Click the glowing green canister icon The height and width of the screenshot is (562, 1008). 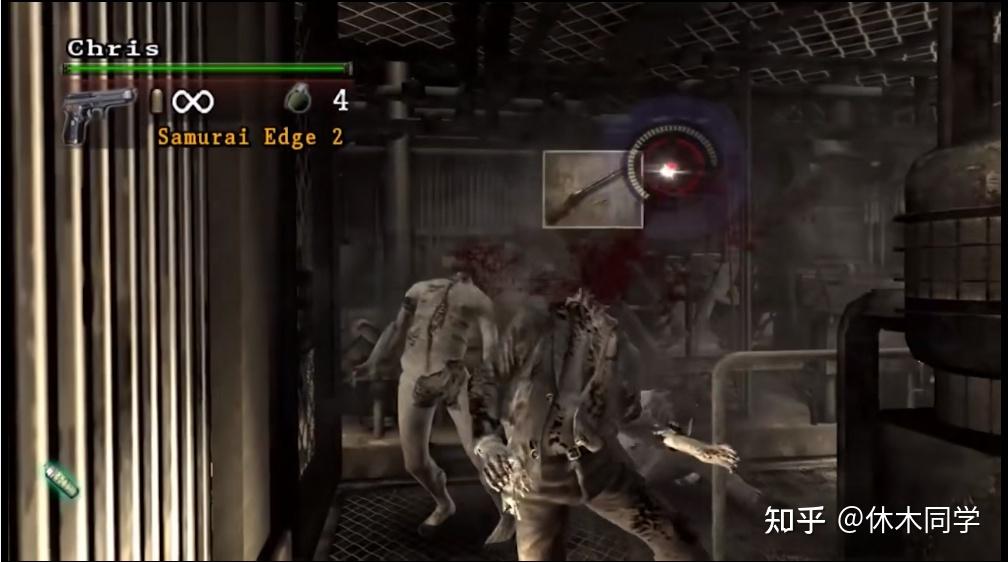pos(62,482)
